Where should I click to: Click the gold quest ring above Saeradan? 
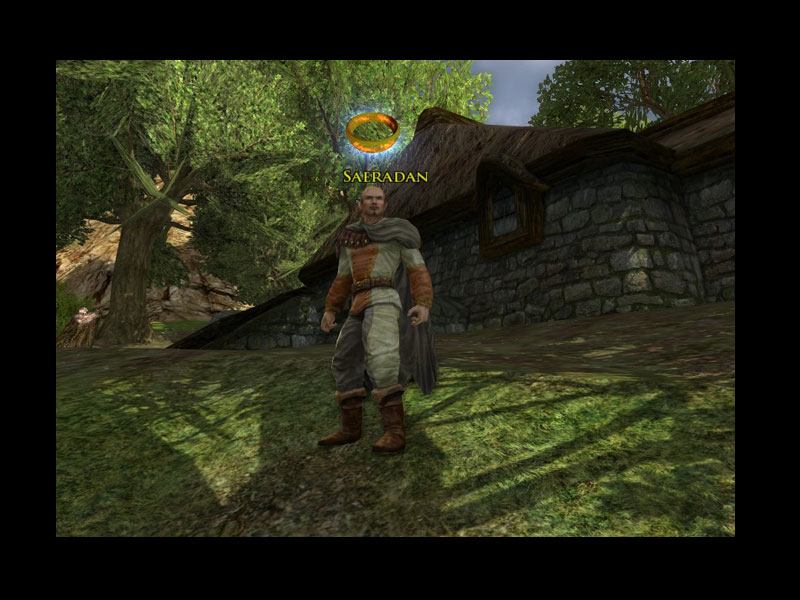coord(372,132)
